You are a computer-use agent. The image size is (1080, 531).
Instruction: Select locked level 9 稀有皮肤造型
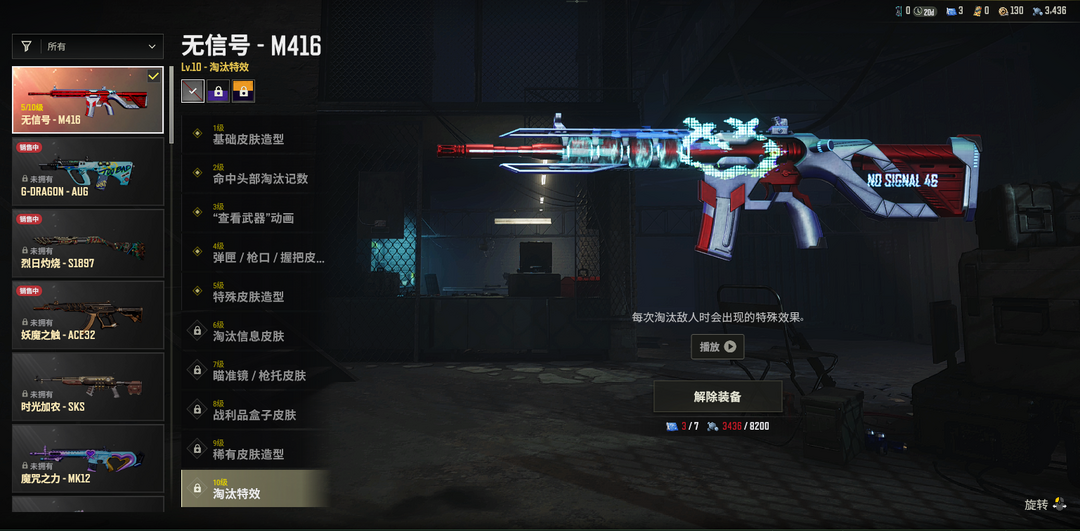click(x=255, y=450)
